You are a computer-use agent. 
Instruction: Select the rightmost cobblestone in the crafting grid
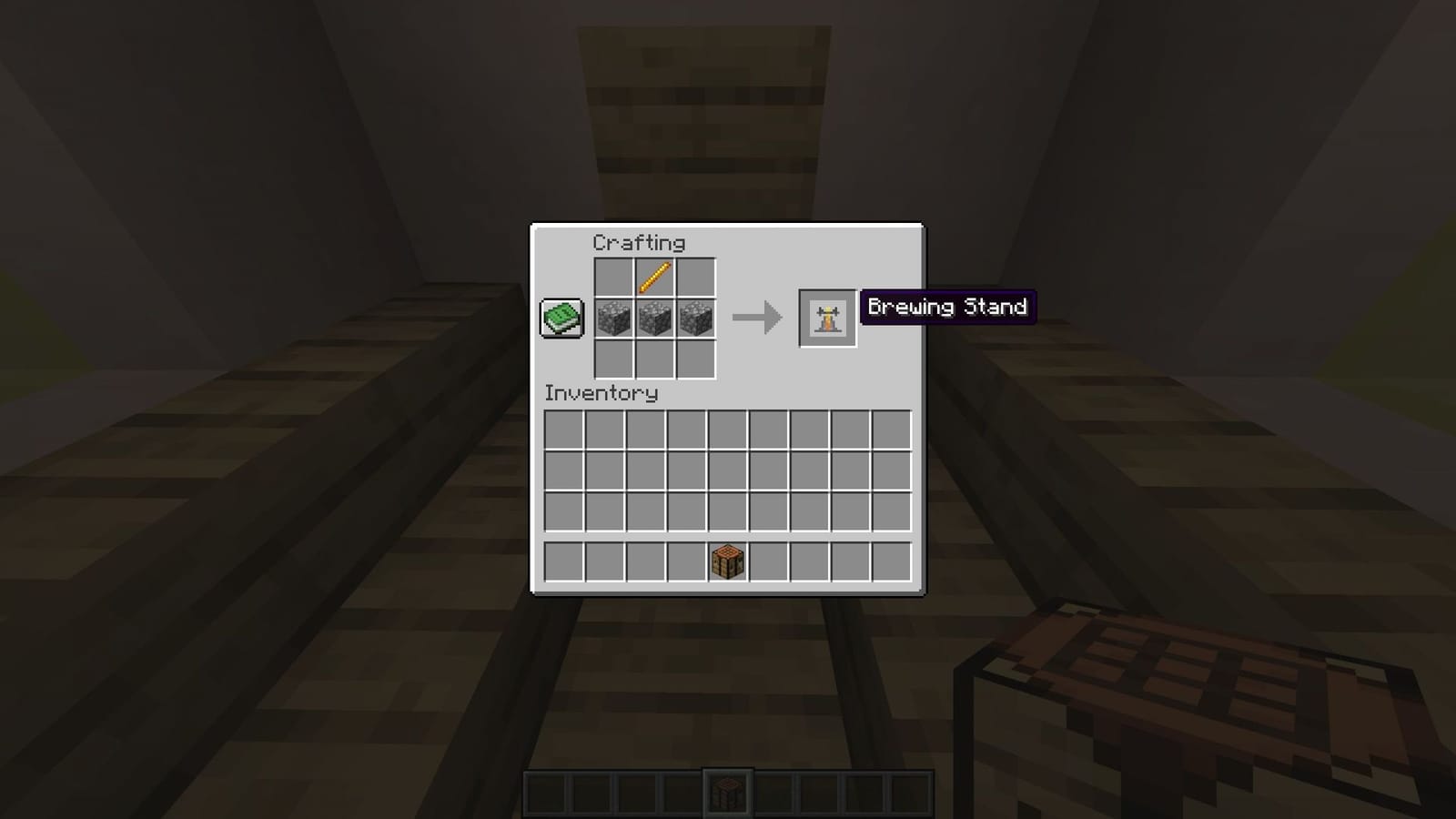[696, 319]
